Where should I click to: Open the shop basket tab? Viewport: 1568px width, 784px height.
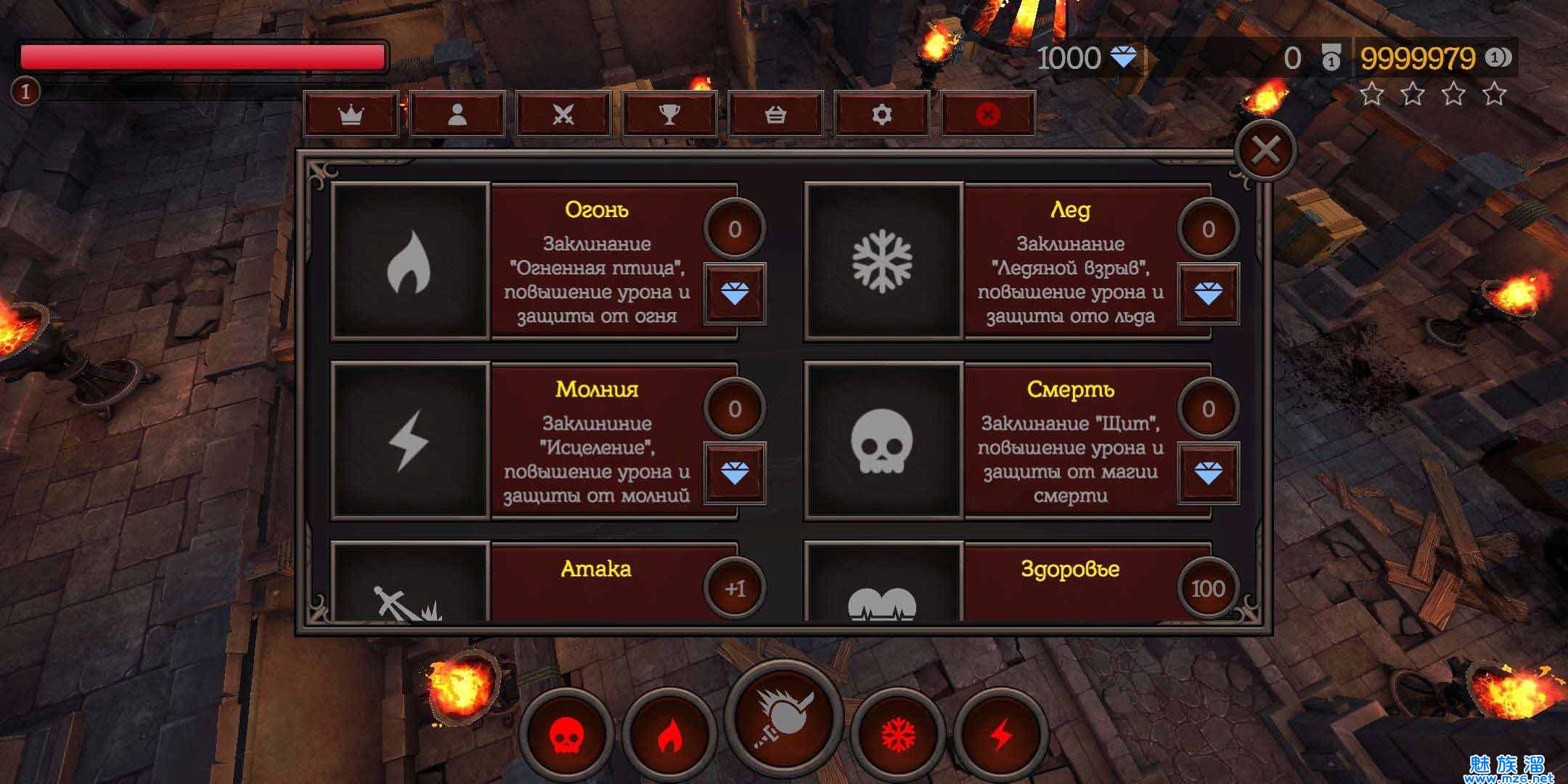coord(775,115)
